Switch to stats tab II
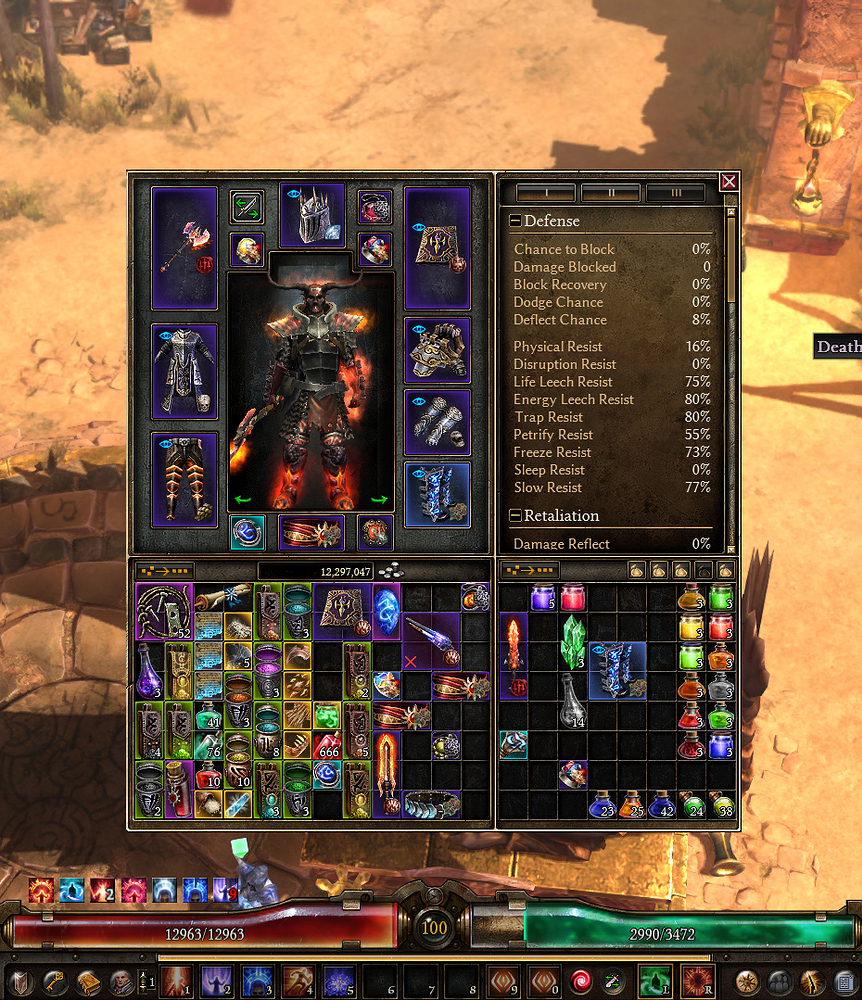The width and height of the screenshot is (862, 1000). click(x=610, y=192)
